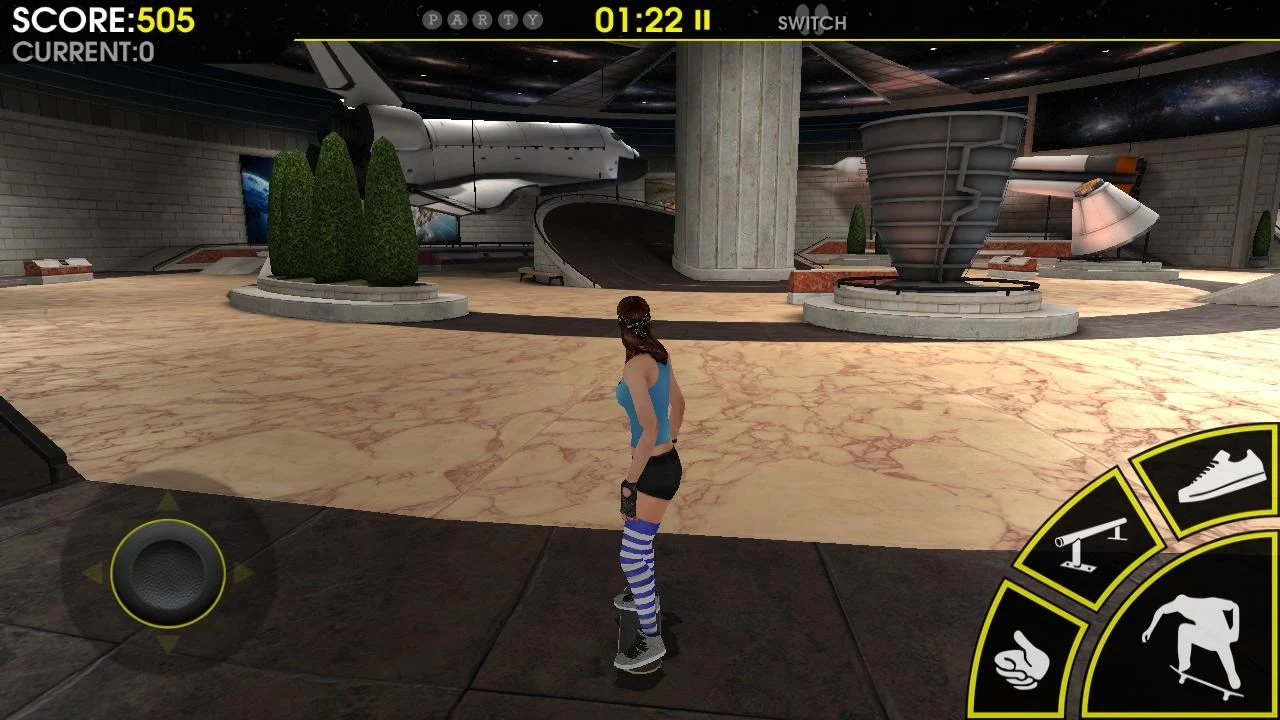Activate the grind rail button

pos(1090,541)
